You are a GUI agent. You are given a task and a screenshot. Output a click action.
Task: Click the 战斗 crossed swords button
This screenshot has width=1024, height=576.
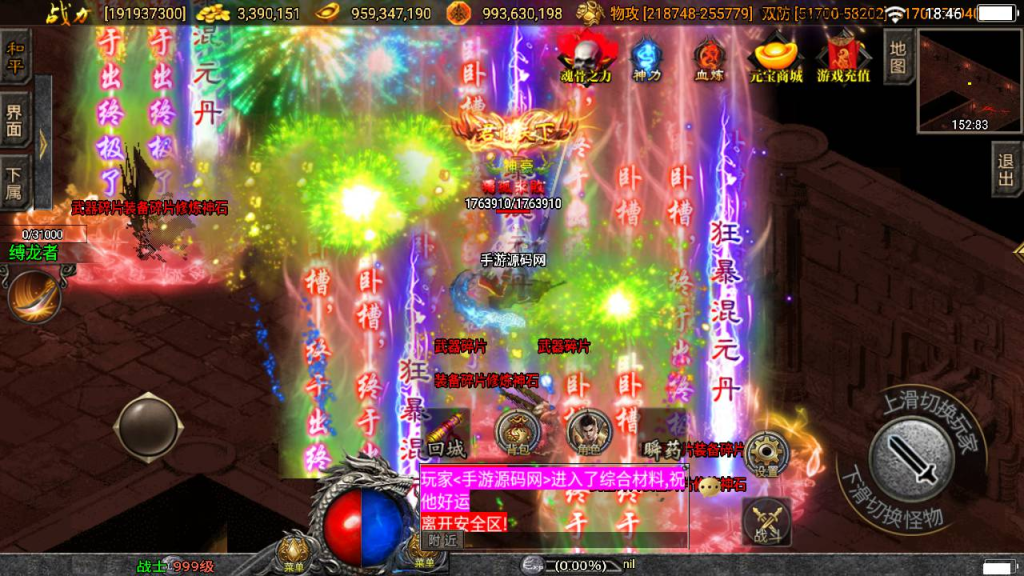point(767,520)
